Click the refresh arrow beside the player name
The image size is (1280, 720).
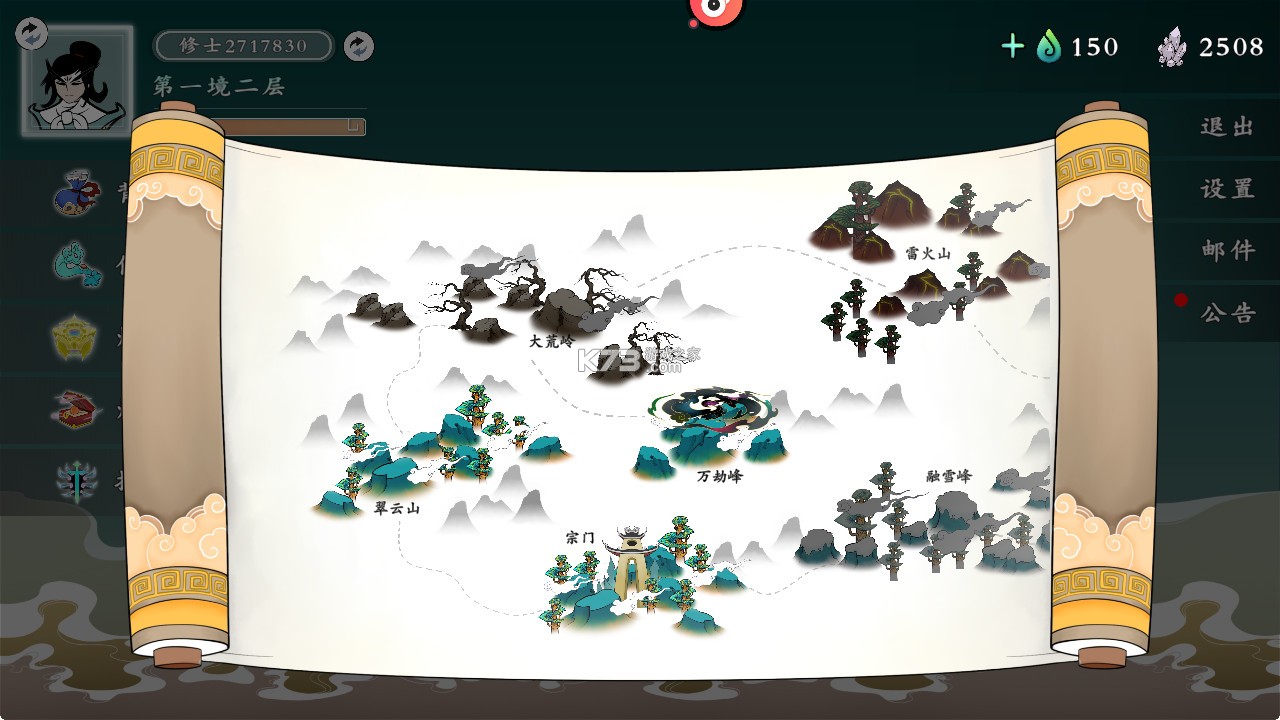[358, 46]
